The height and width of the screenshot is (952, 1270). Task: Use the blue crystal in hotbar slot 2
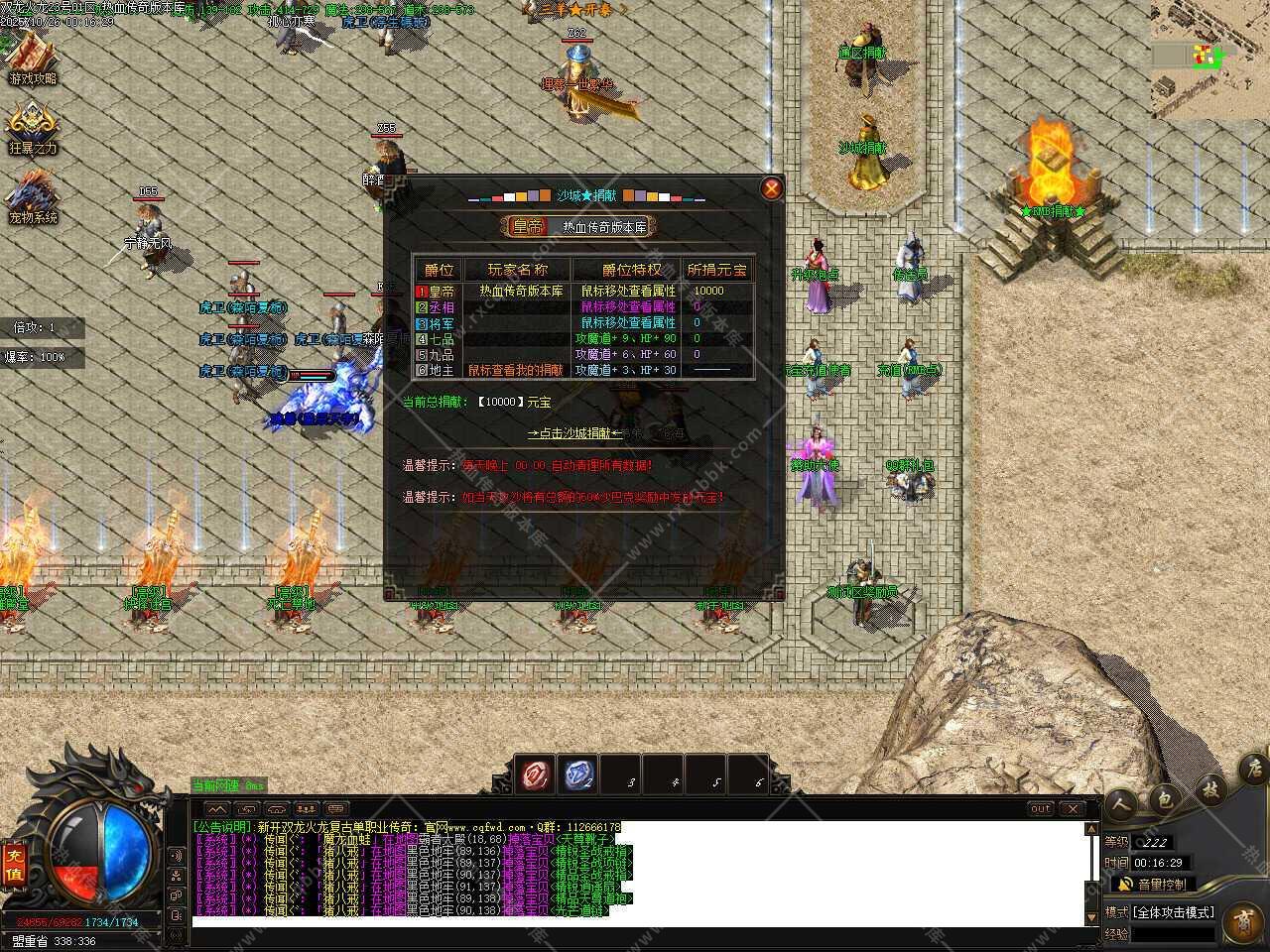[580, 775]
